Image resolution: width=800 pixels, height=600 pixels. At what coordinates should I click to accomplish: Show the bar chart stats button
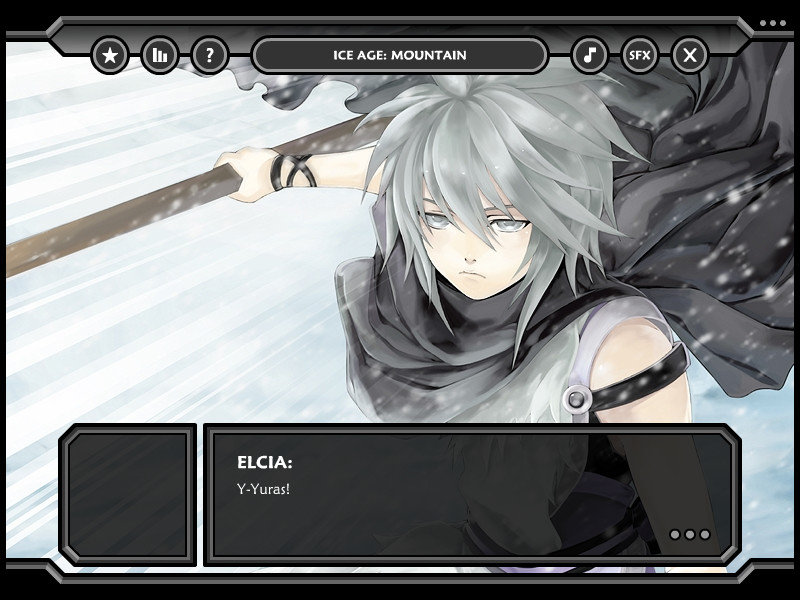(160, 55)
